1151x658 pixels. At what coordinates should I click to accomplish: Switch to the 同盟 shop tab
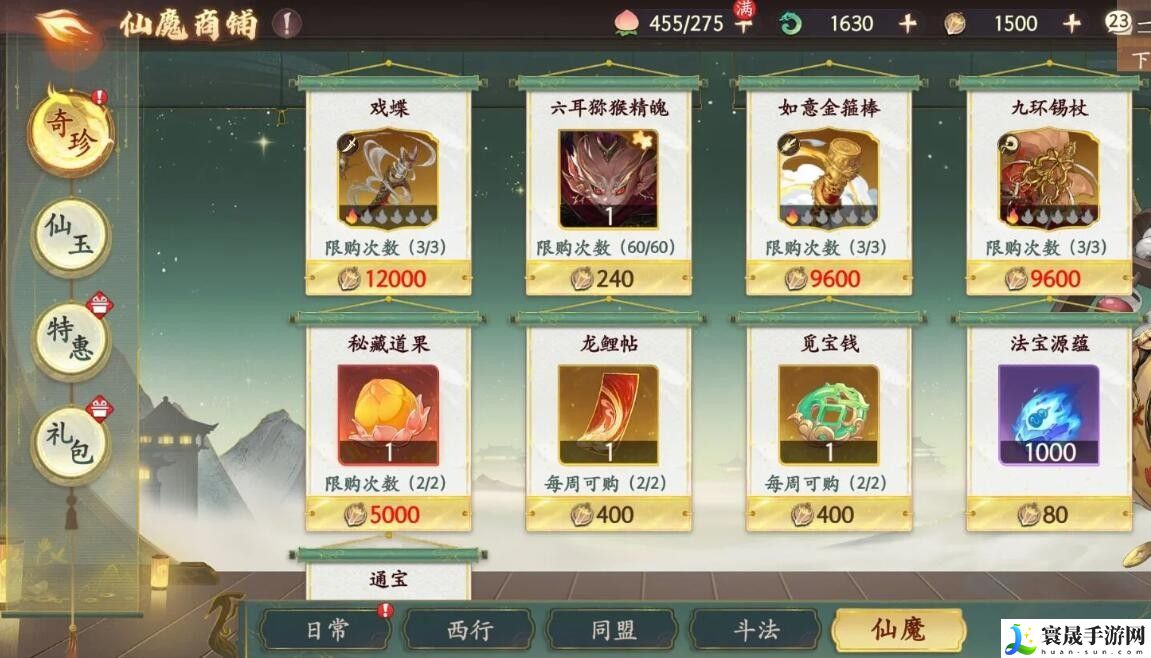coord(613,630)
